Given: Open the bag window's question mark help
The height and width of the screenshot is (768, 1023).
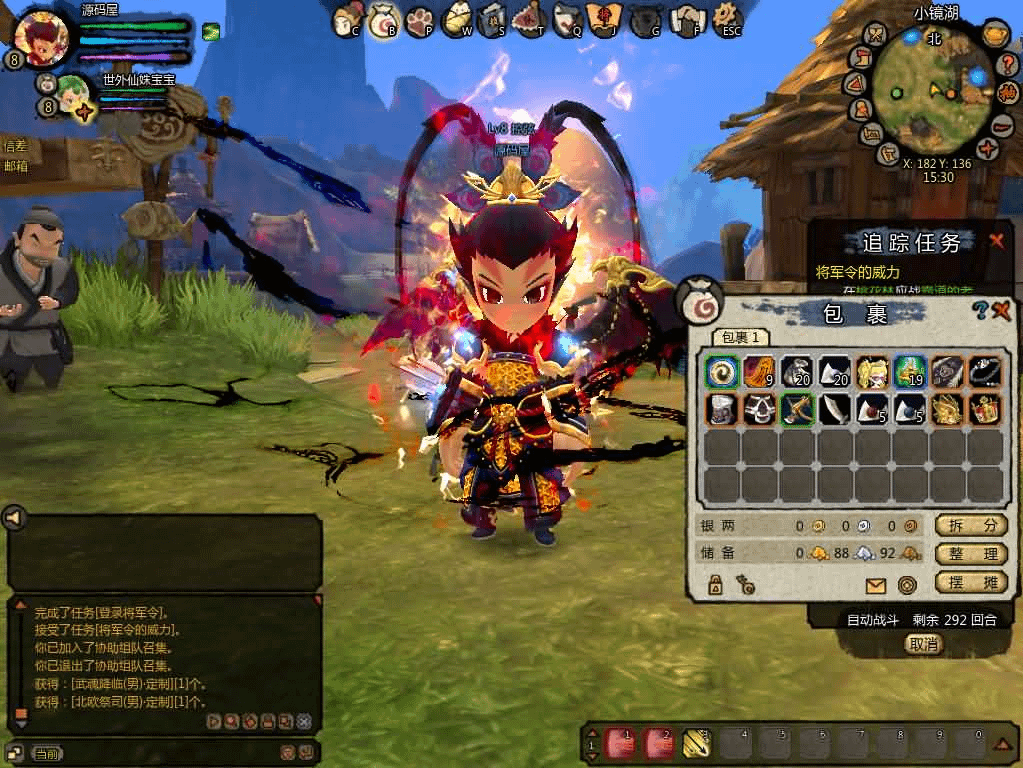Looking at the screenshot, I should click(x=981, y=311).
